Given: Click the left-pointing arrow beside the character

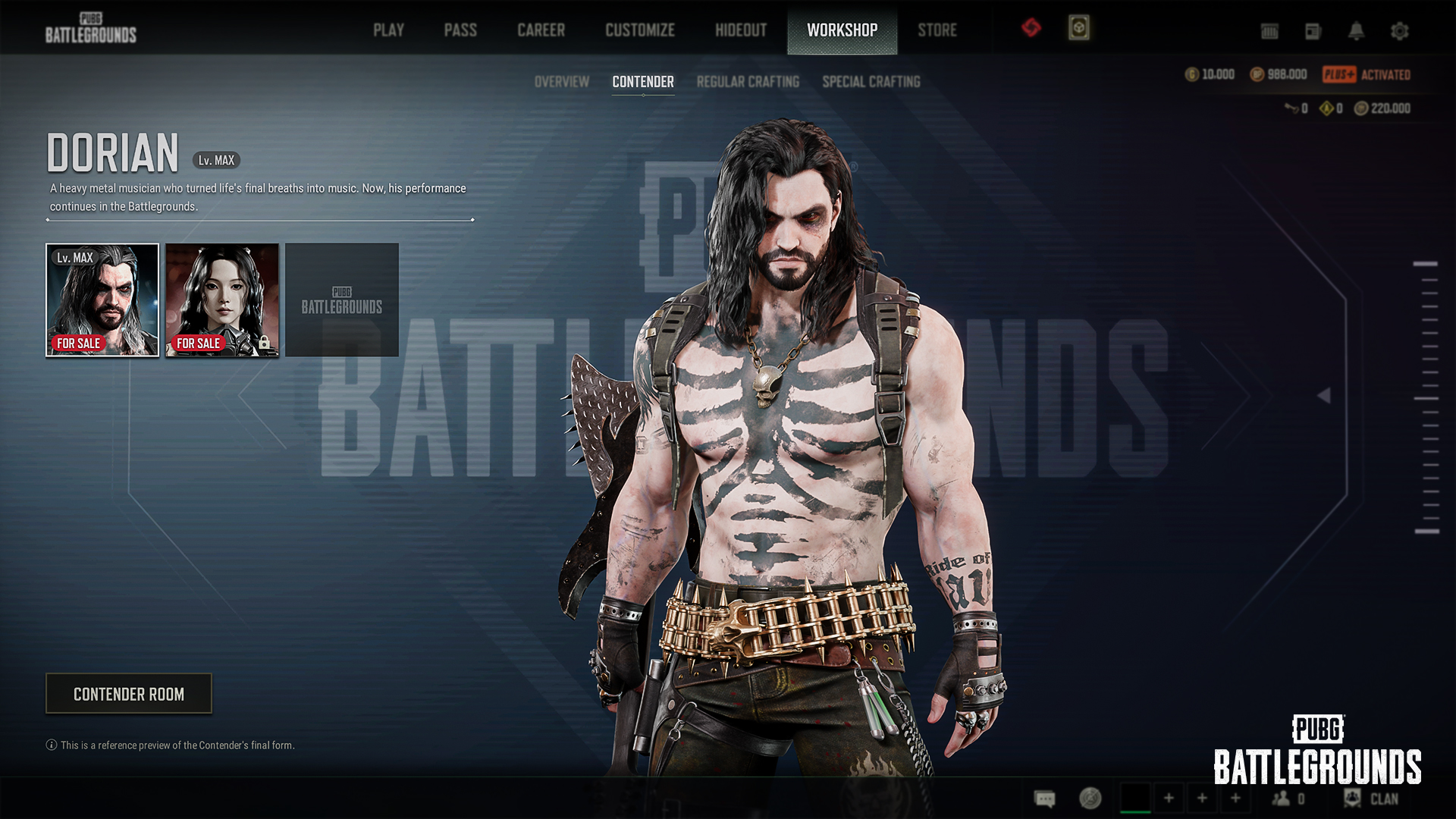Looking at the screenshot, I should tap(1324, 395).
